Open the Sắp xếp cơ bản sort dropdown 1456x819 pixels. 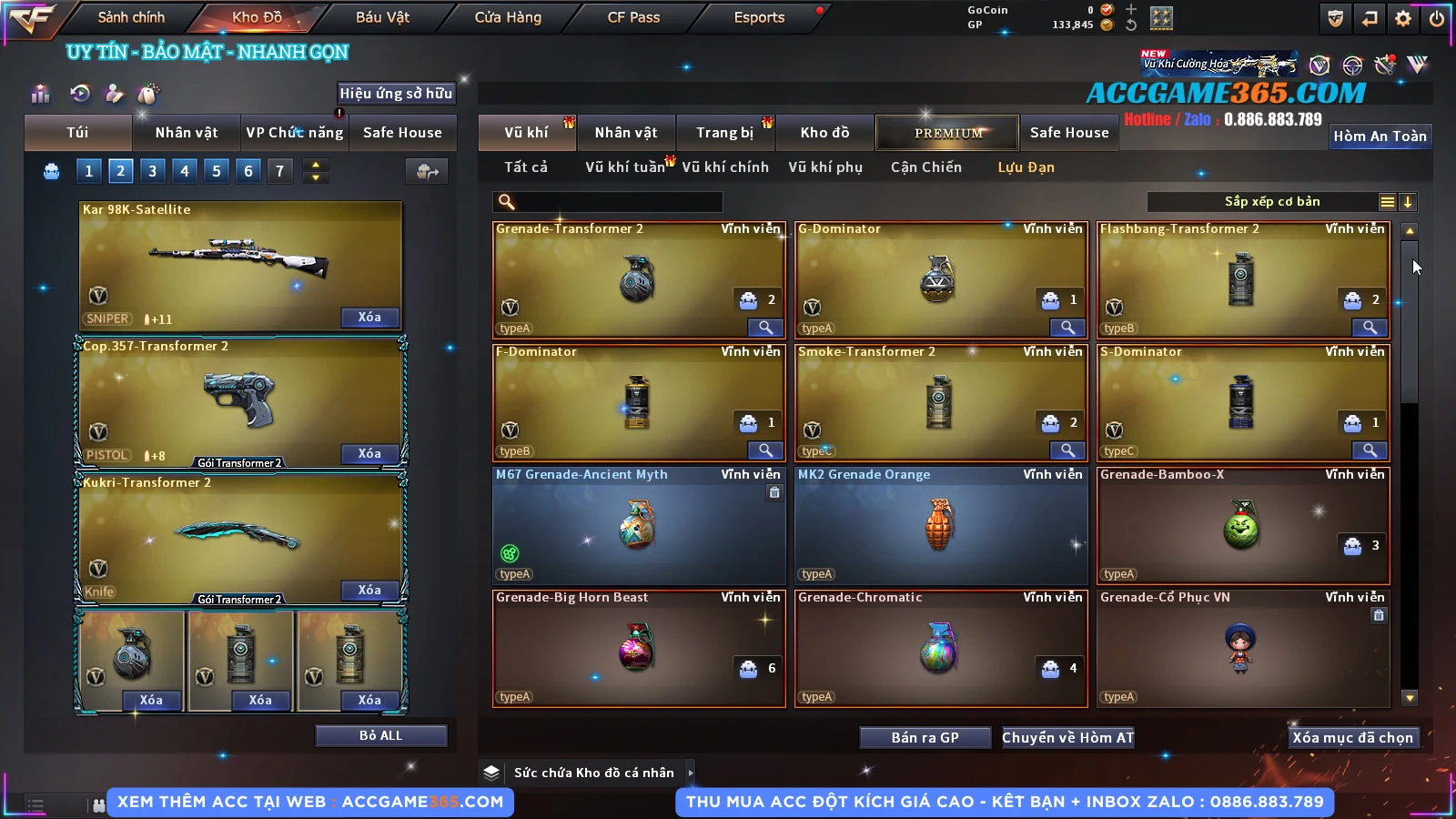click(1271, 202)
